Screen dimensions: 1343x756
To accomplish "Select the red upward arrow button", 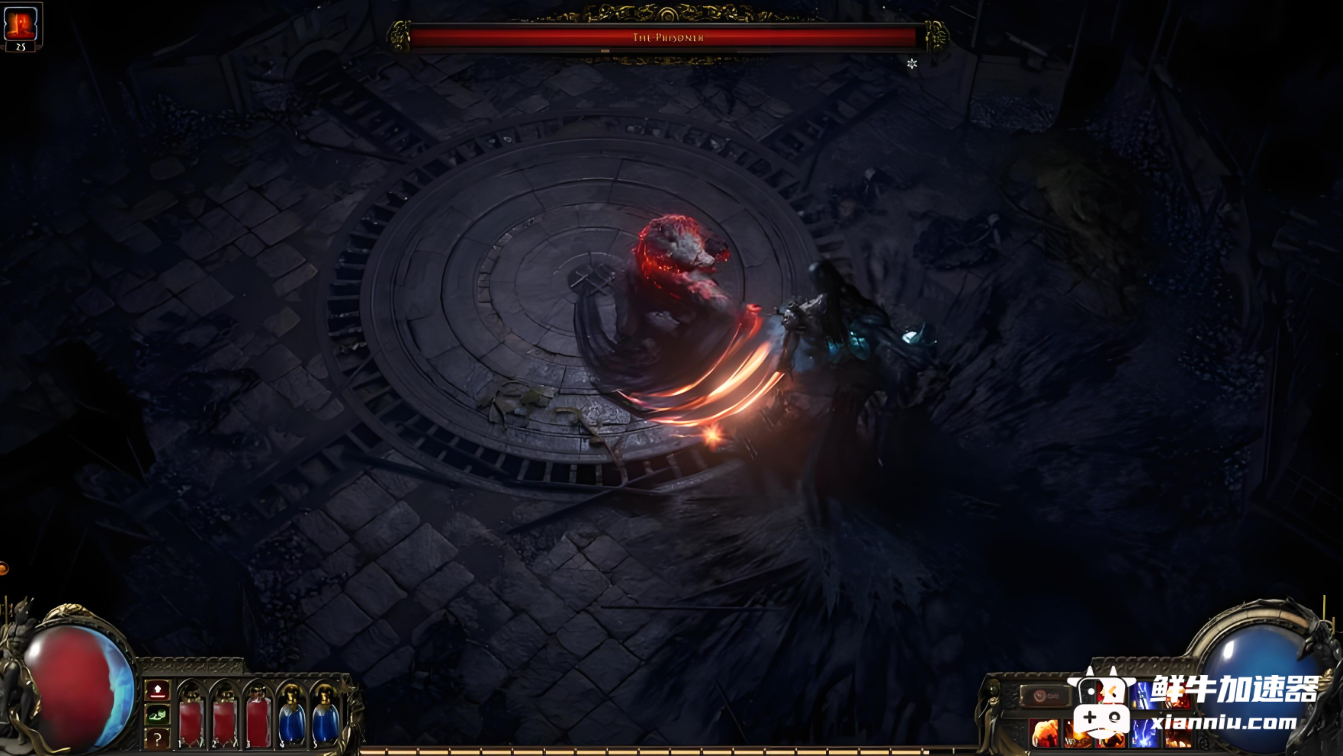I will [x=157, y=690].
